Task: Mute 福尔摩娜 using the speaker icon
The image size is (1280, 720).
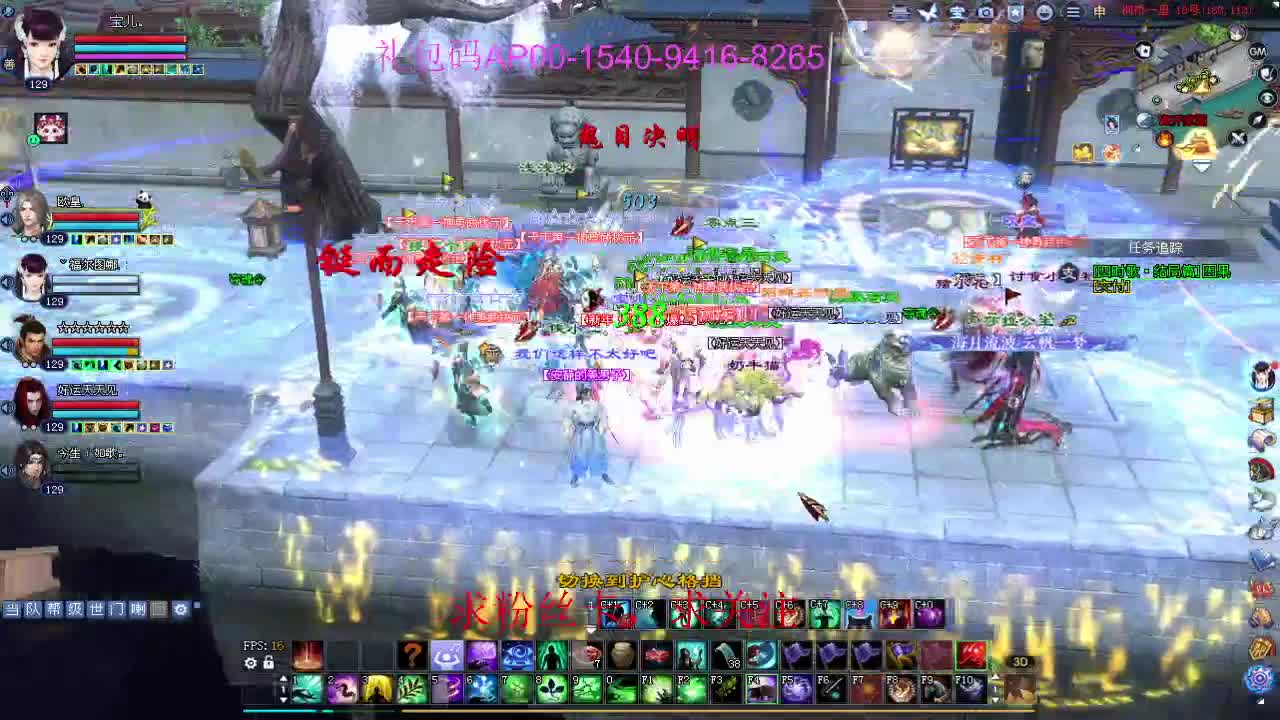Action: tap(6, 281)
